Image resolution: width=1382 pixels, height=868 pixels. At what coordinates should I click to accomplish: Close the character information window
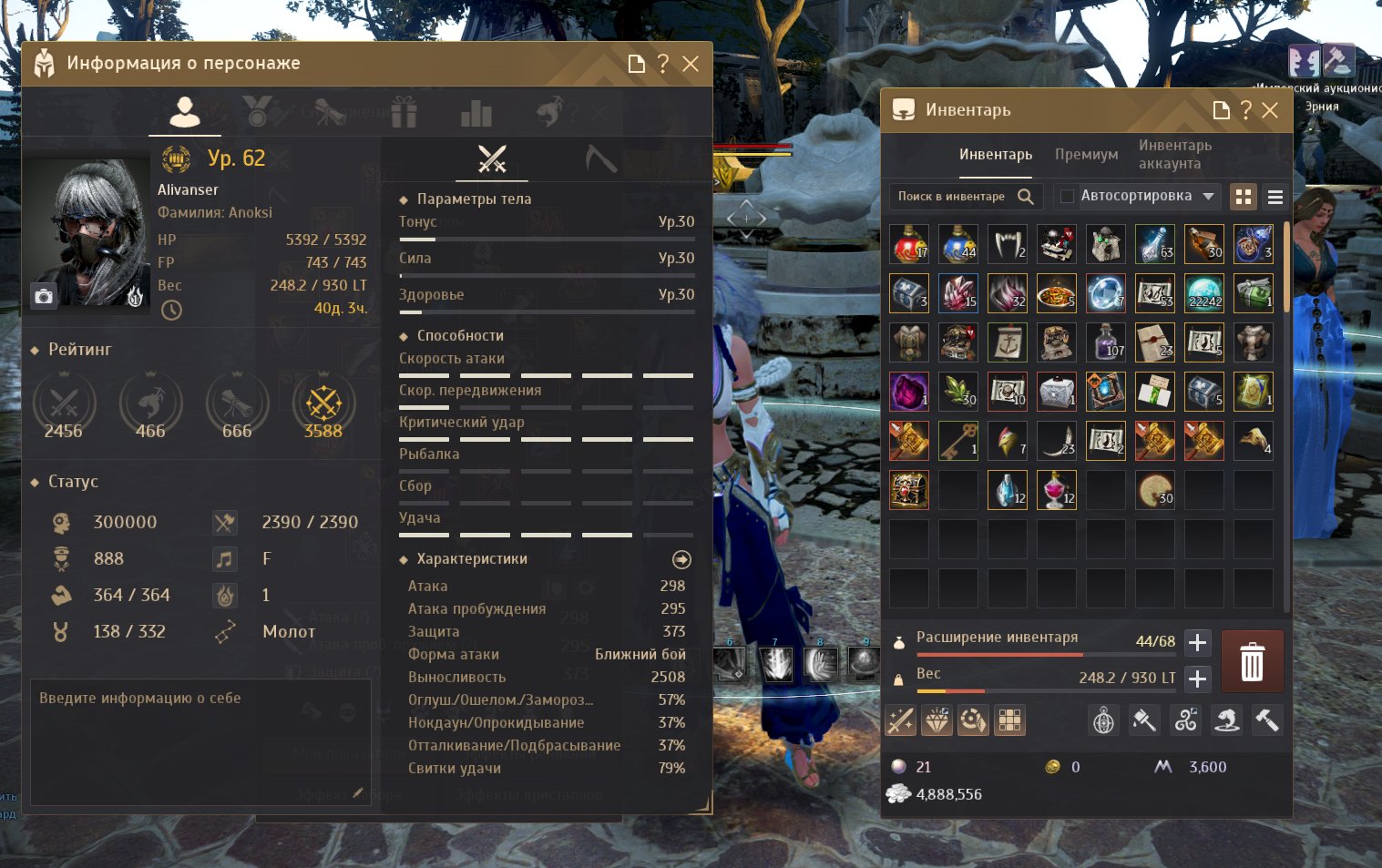[x=691, y=64]
